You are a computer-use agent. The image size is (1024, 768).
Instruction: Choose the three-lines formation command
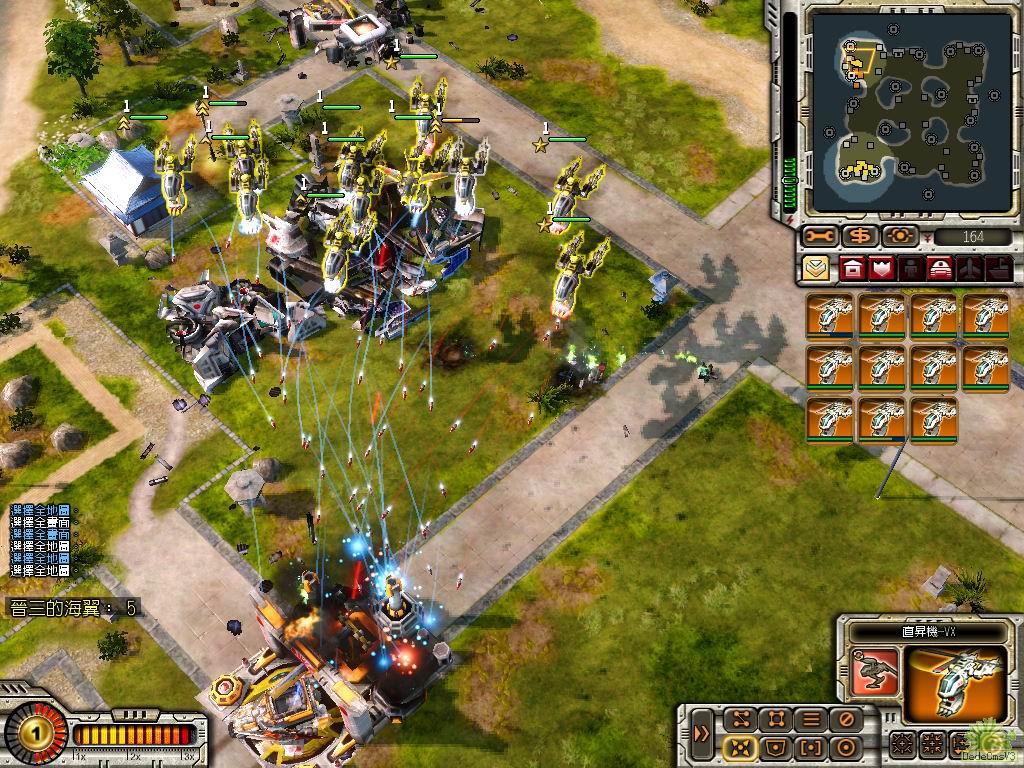point(811,719)
